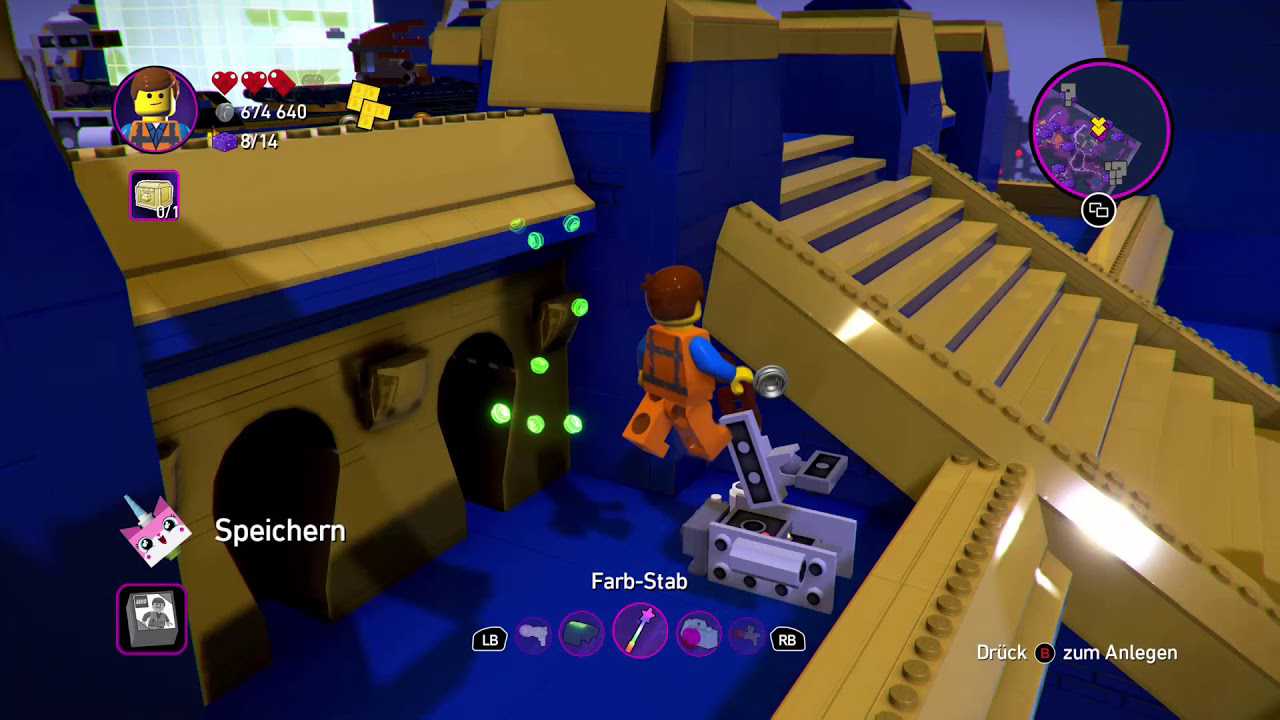Select the rainbow Farb-Stab wand slot
Screen dimensions: 1280x720
pyautogui.click(x=640, y=632)
